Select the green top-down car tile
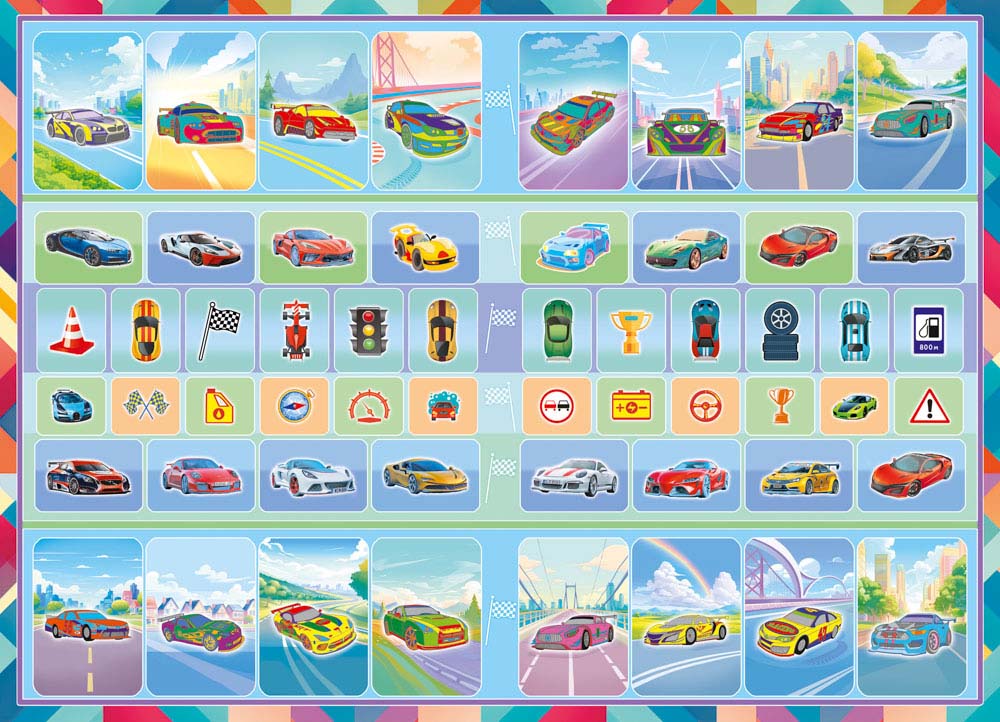This screenshot has height=722, width=1000. click(556, 329)
